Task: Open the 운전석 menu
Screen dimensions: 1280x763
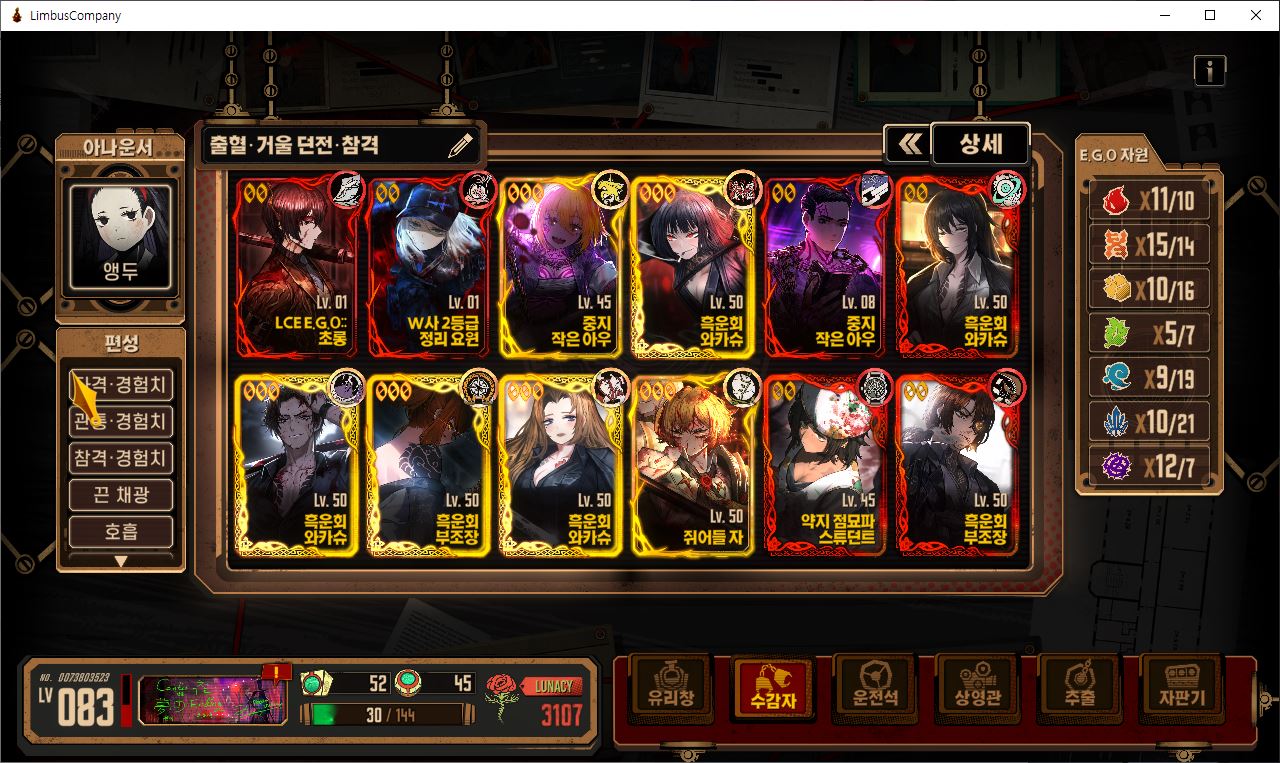Action: pos(874,687)
